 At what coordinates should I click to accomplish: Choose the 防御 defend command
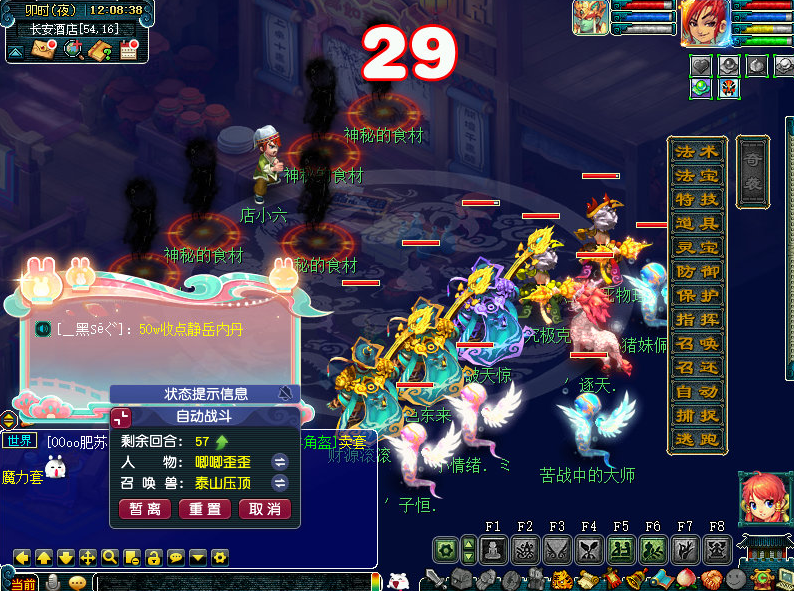pos(696,272)
